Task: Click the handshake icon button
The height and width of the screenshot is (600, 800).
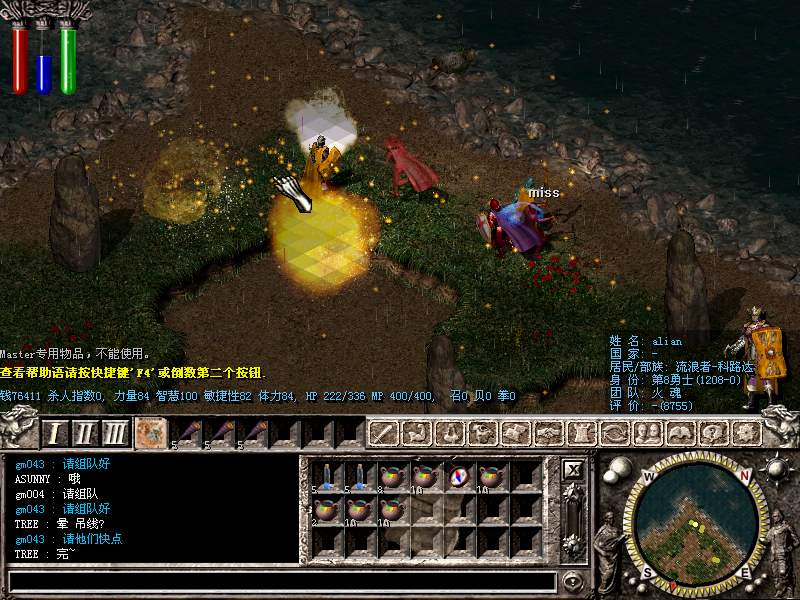Action: click(x=548, y=433)
